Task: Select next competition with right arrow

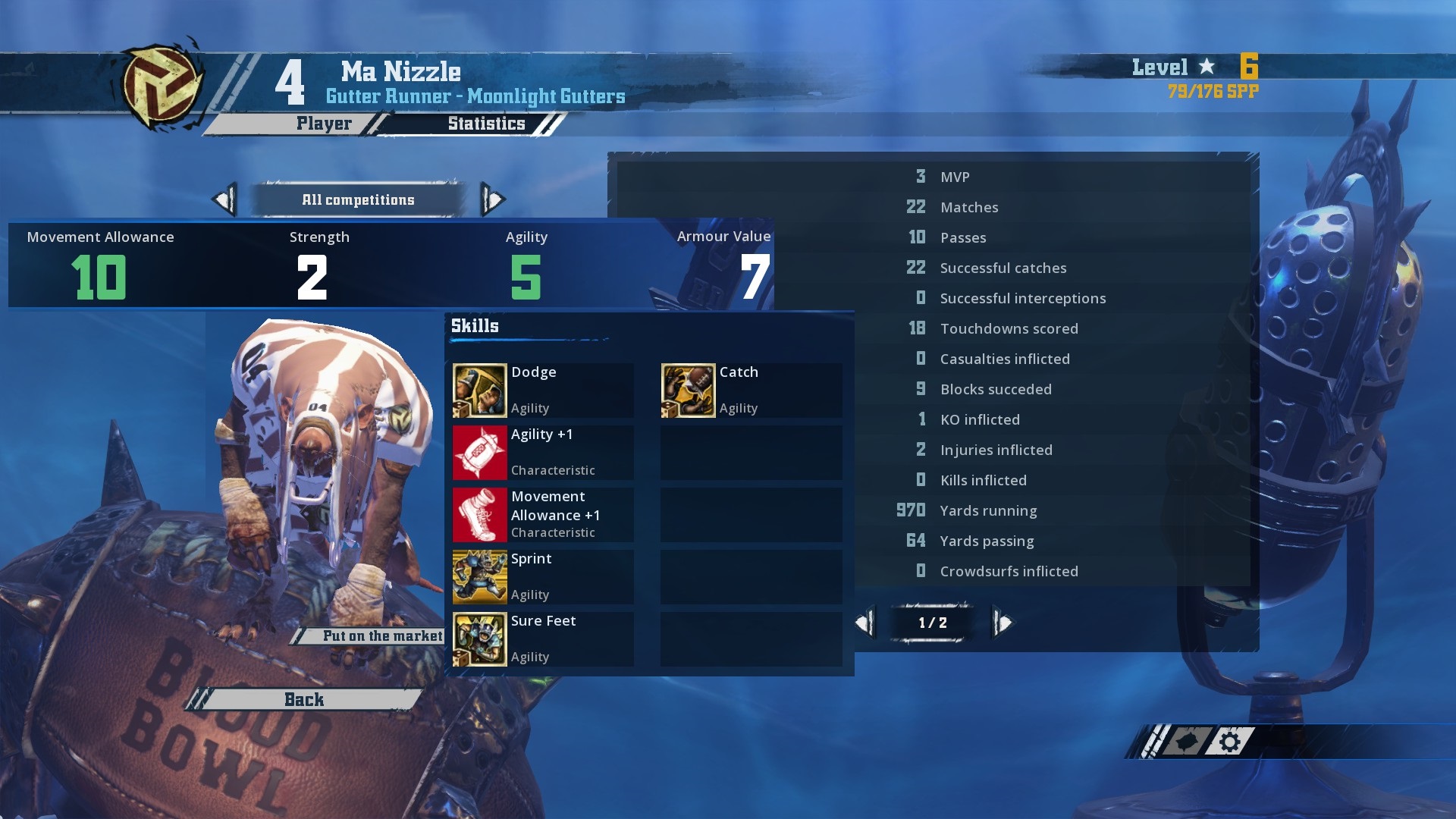Action: [493, 200]
